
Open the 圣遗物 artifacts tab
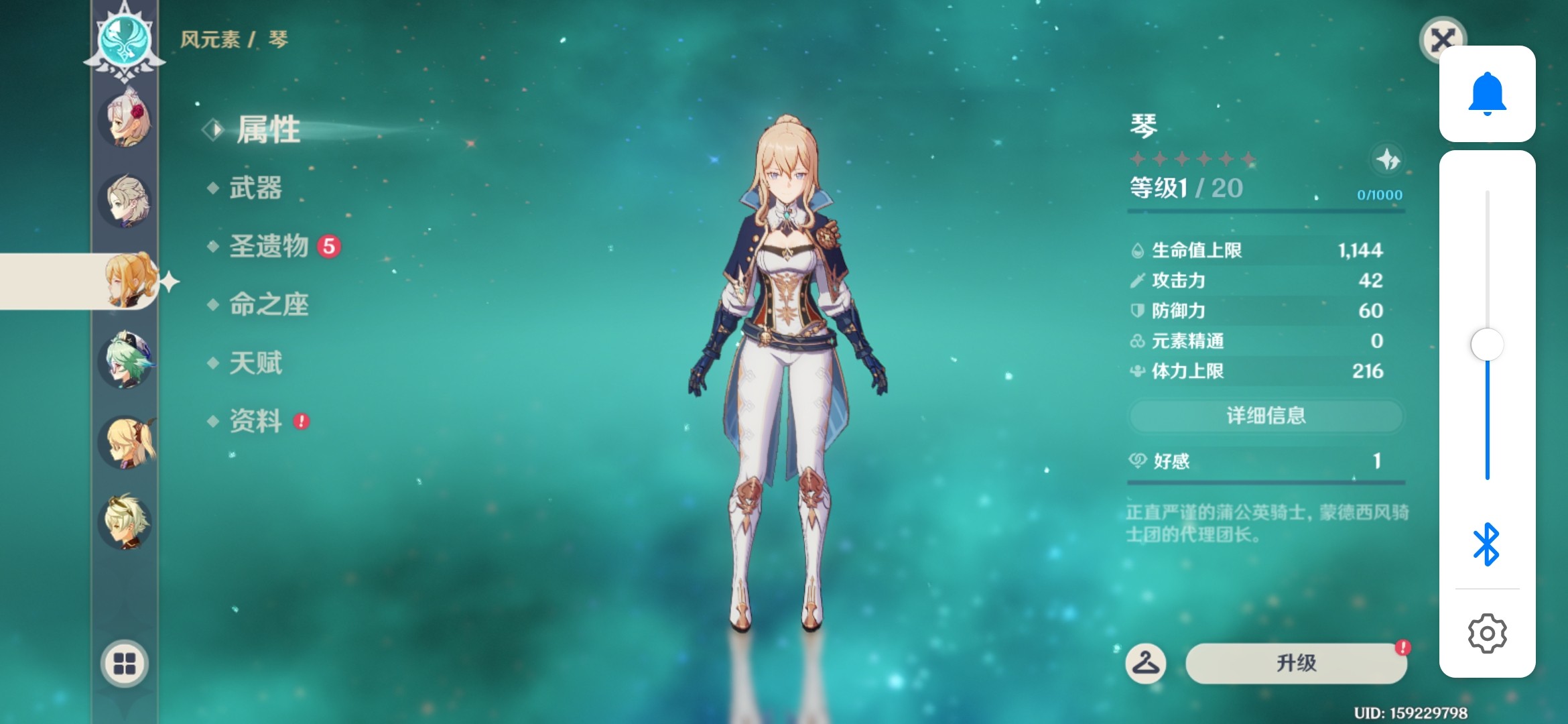[x=269, y=246]
